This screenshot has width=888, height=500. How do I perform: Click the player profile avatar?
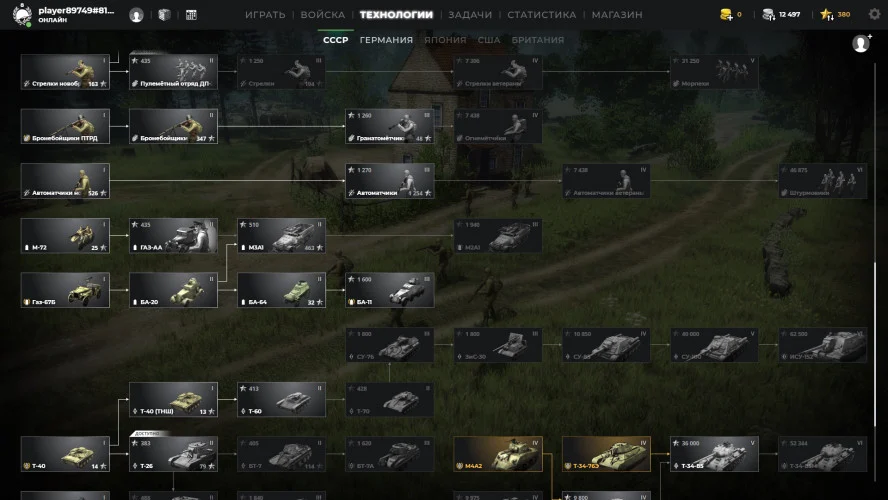[x=21, y=15]
